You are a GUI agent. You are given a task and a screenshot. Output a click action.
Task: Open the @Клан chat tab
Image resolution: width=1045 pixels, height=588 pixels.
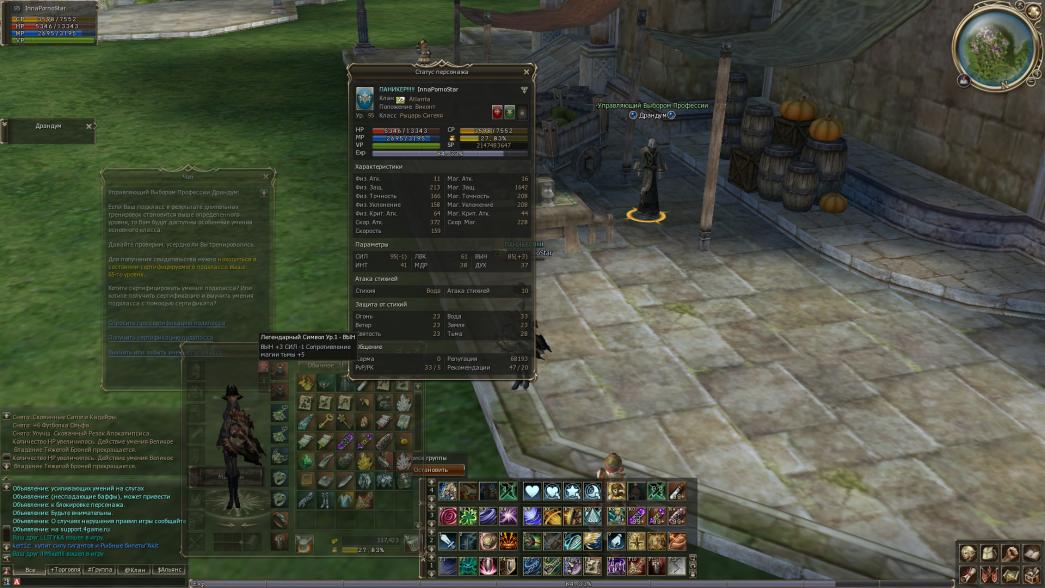click(x=134, y=569)
